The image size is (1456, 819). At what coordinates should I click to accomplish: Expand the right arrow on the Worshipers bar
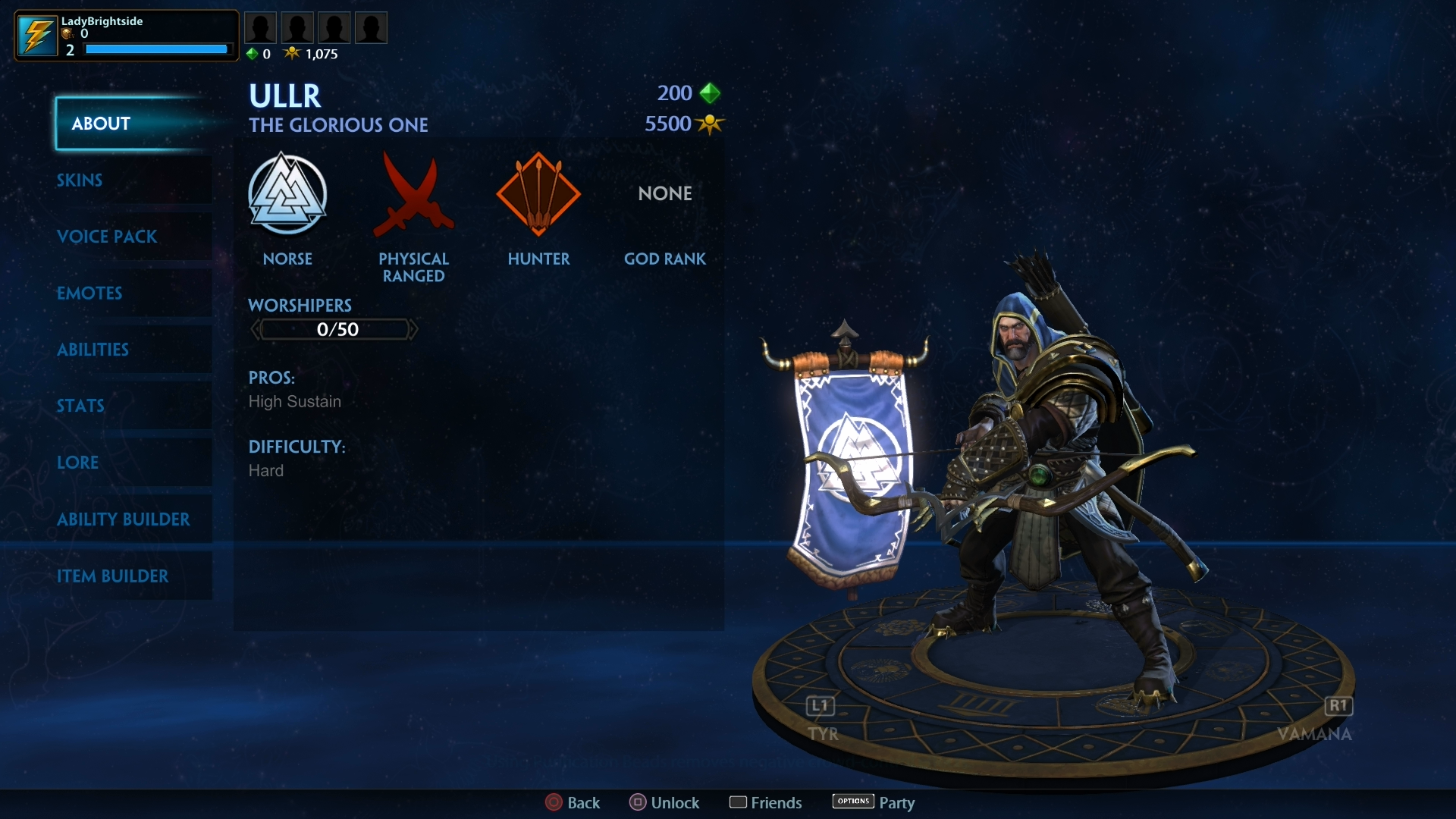413,328
